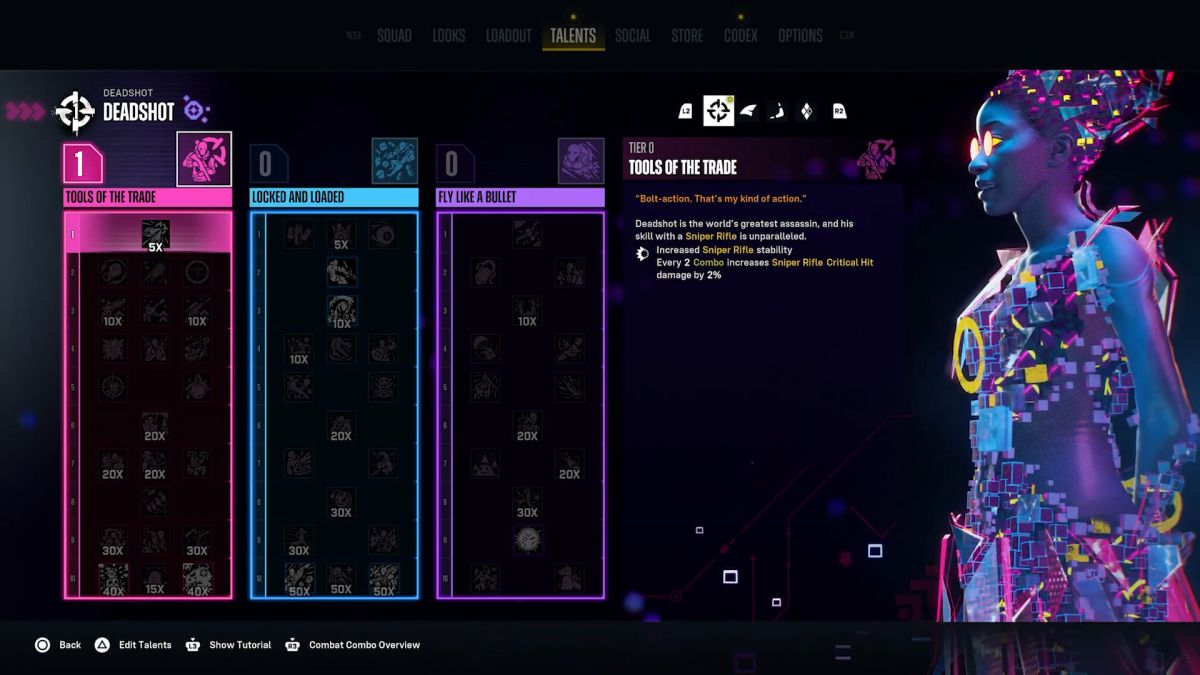Image resolution: width=1200 pixels, height=675 pixels.
Task: Go to the Social tab
Action: 633,36
